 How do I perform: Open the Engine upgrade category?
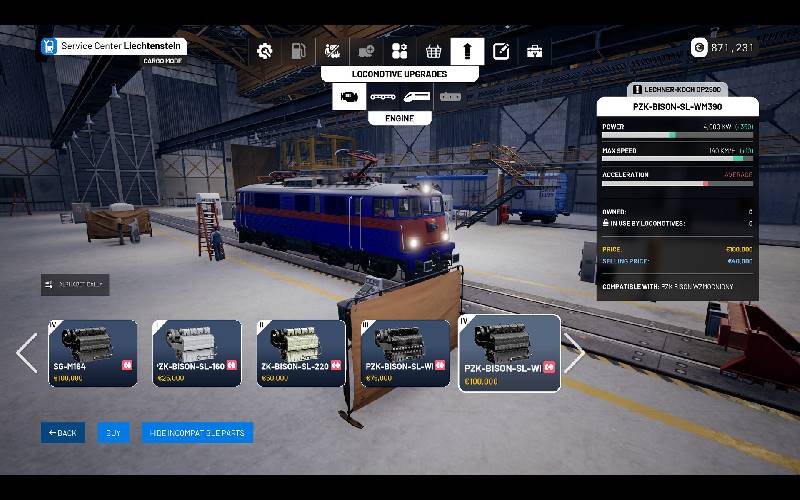(x=350, y=96)
